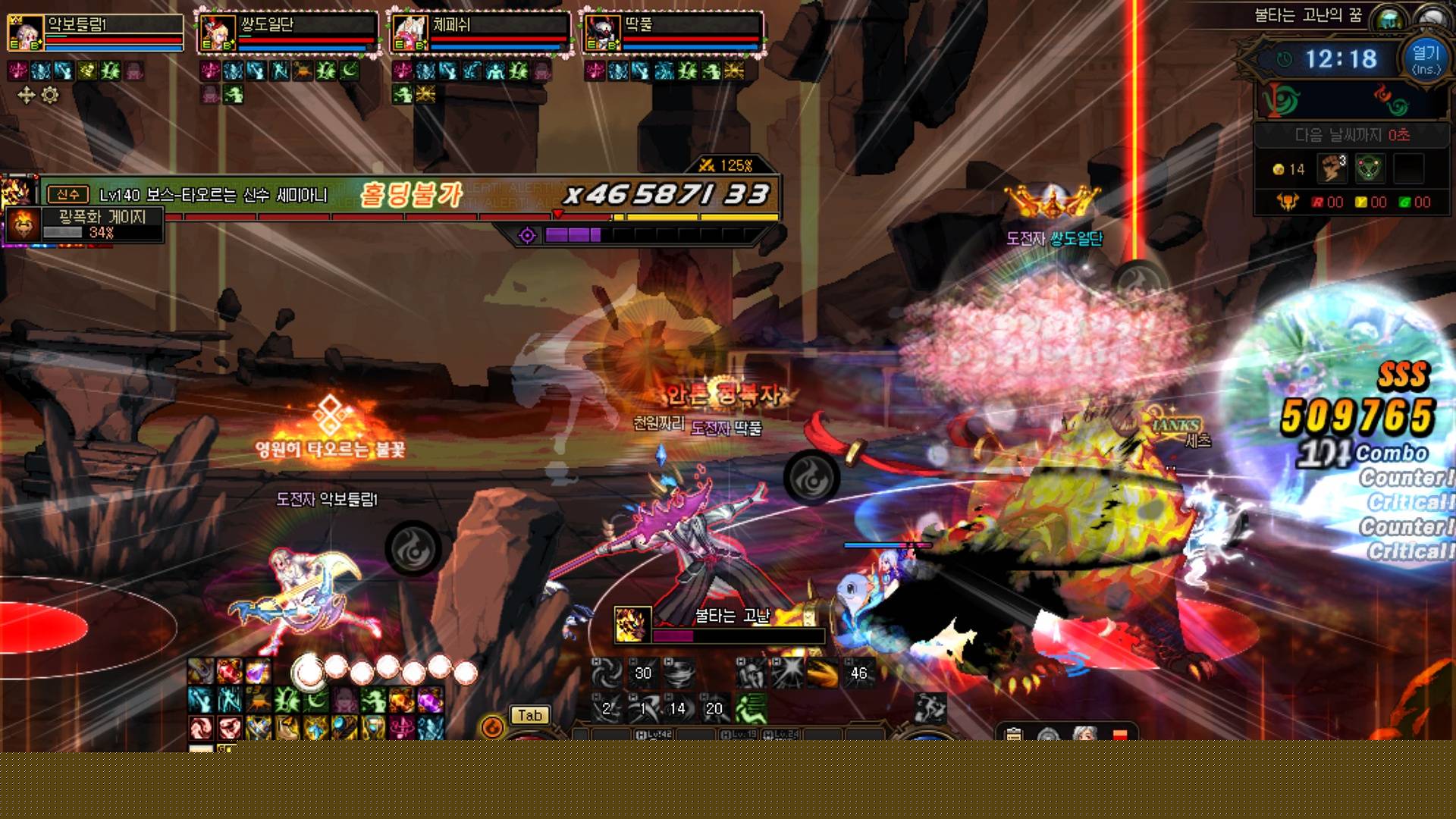Use the skill slot with cooldown 30
Viewport: 1456px width, 819px height.
pos(642,673)
